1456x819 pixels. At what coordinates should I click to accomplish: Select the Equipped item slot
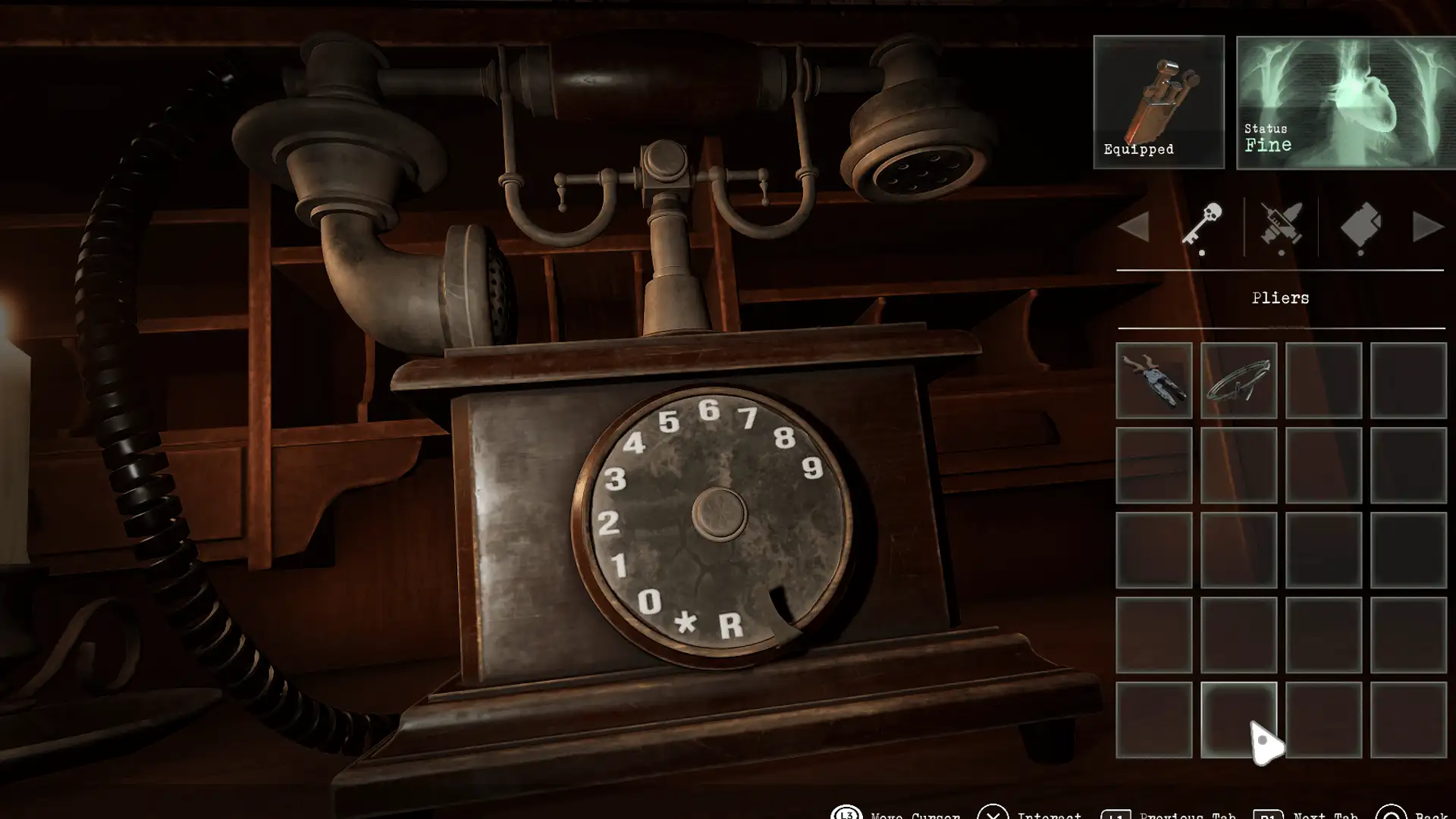pyautogui.click(x=1158, y=102)
